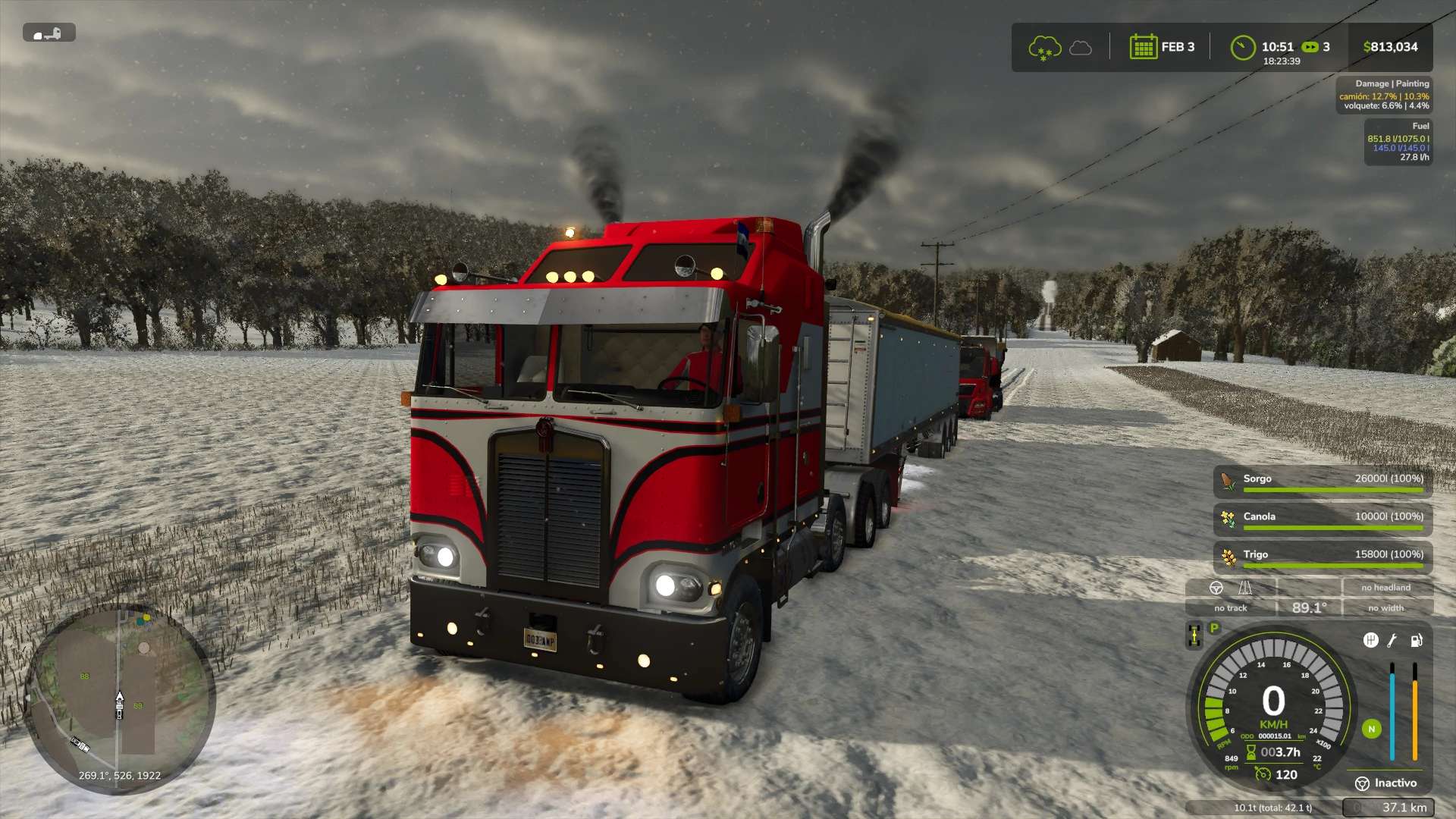
Task: Click the steering wheel guidance icon
Action: (1216, 588)
